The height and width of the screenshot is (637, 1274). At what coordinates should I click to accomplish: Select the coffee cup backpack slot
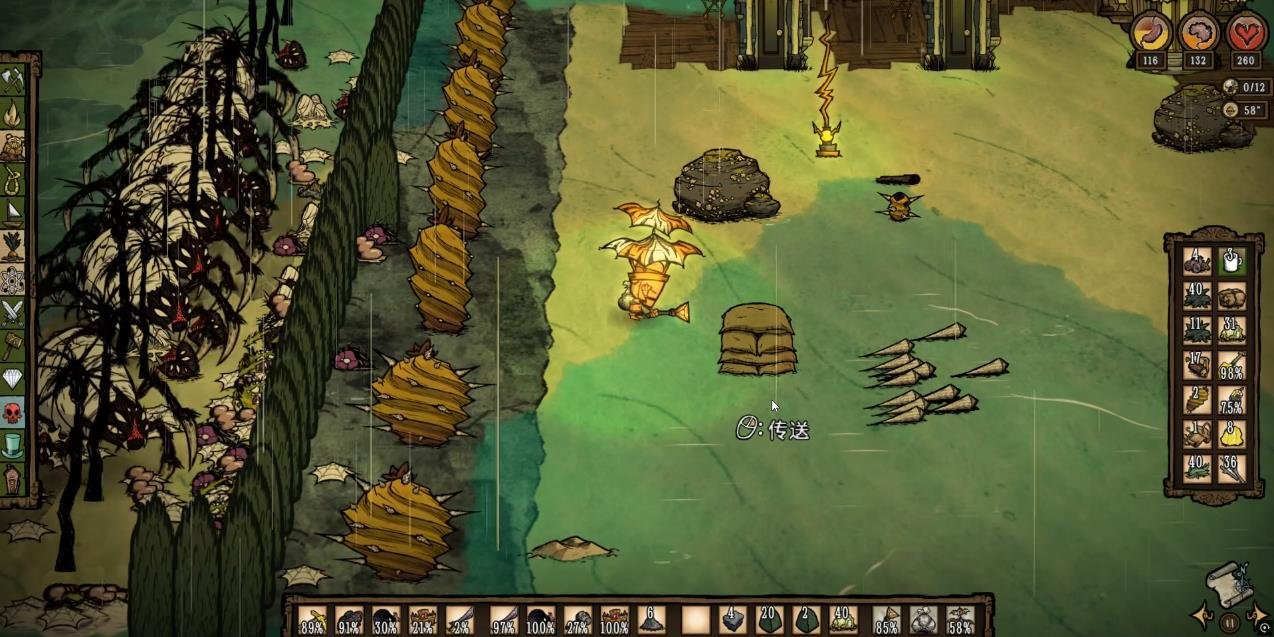coord(1232,261)
